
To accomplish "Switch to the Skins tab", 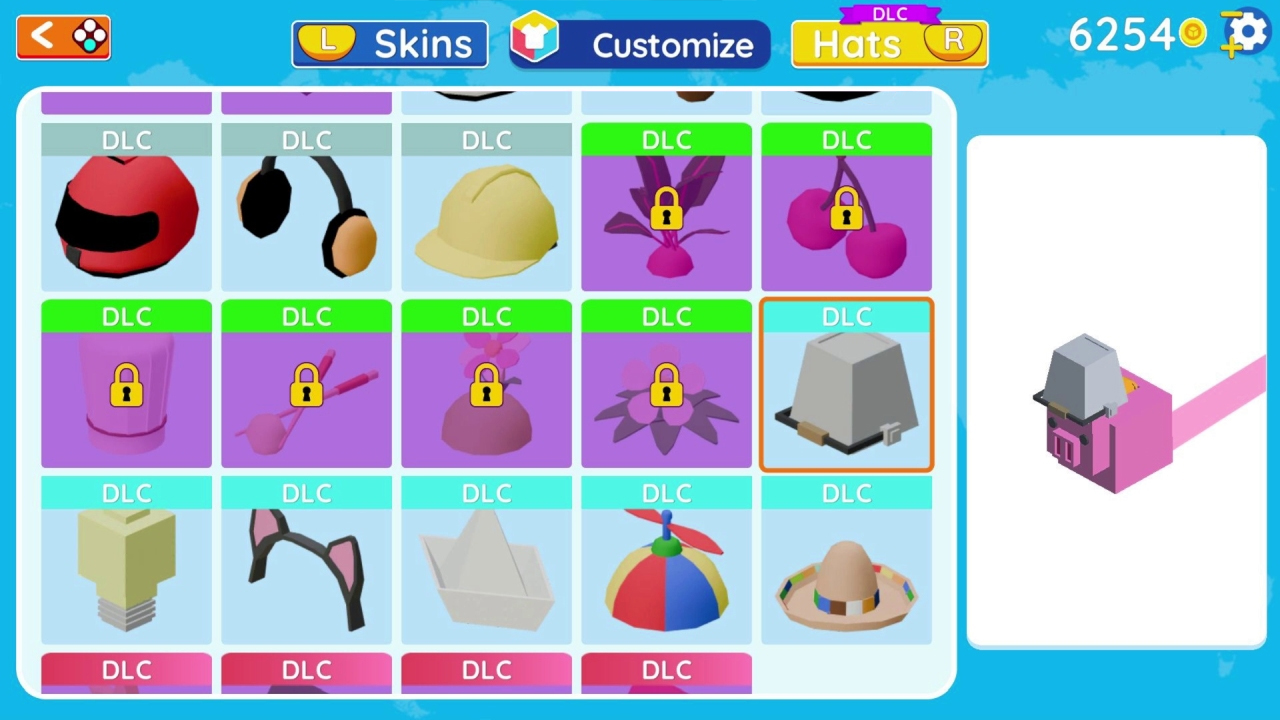I will click(x=389, y=43).
